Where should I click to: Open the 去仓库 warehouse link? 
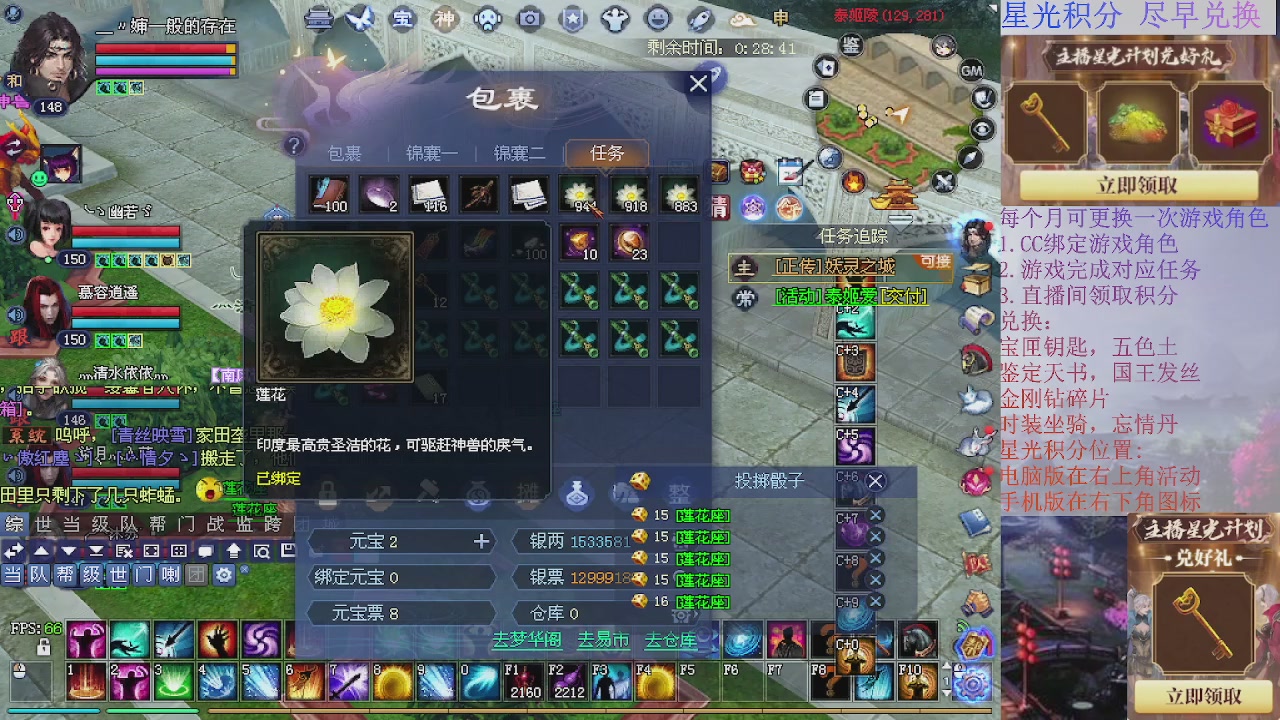click(671, 640)
